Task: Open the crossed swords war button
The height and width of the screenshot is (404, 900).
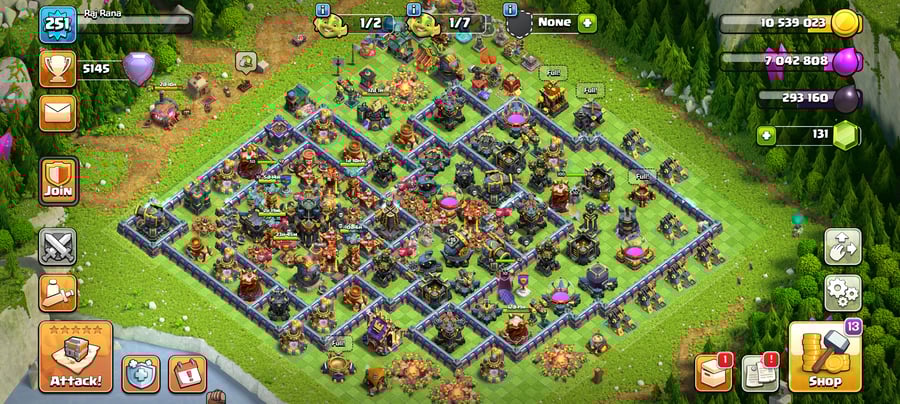Action: tap(57, 247)
